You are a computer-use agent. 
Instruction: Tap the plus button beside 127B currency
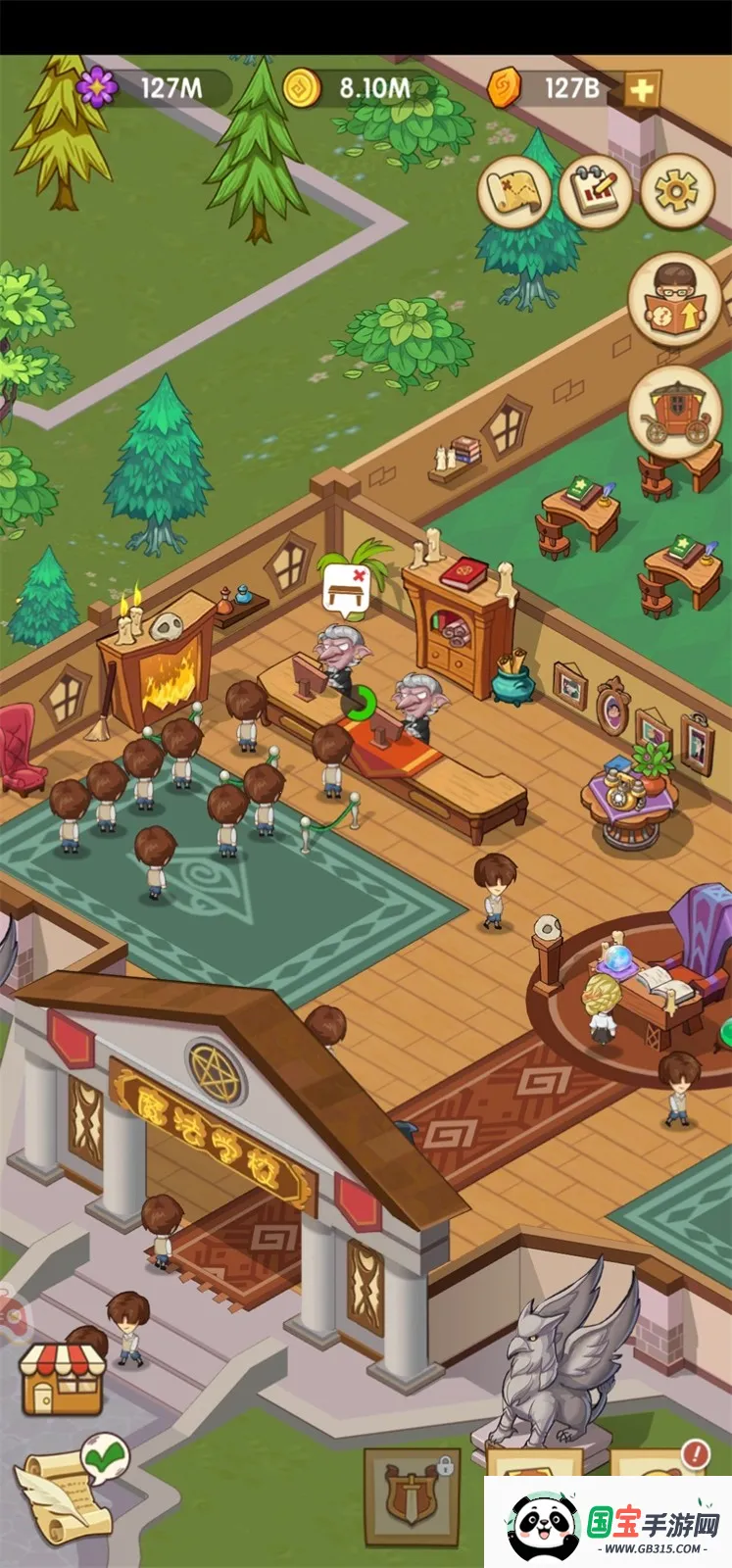click(x=641, y=90)
